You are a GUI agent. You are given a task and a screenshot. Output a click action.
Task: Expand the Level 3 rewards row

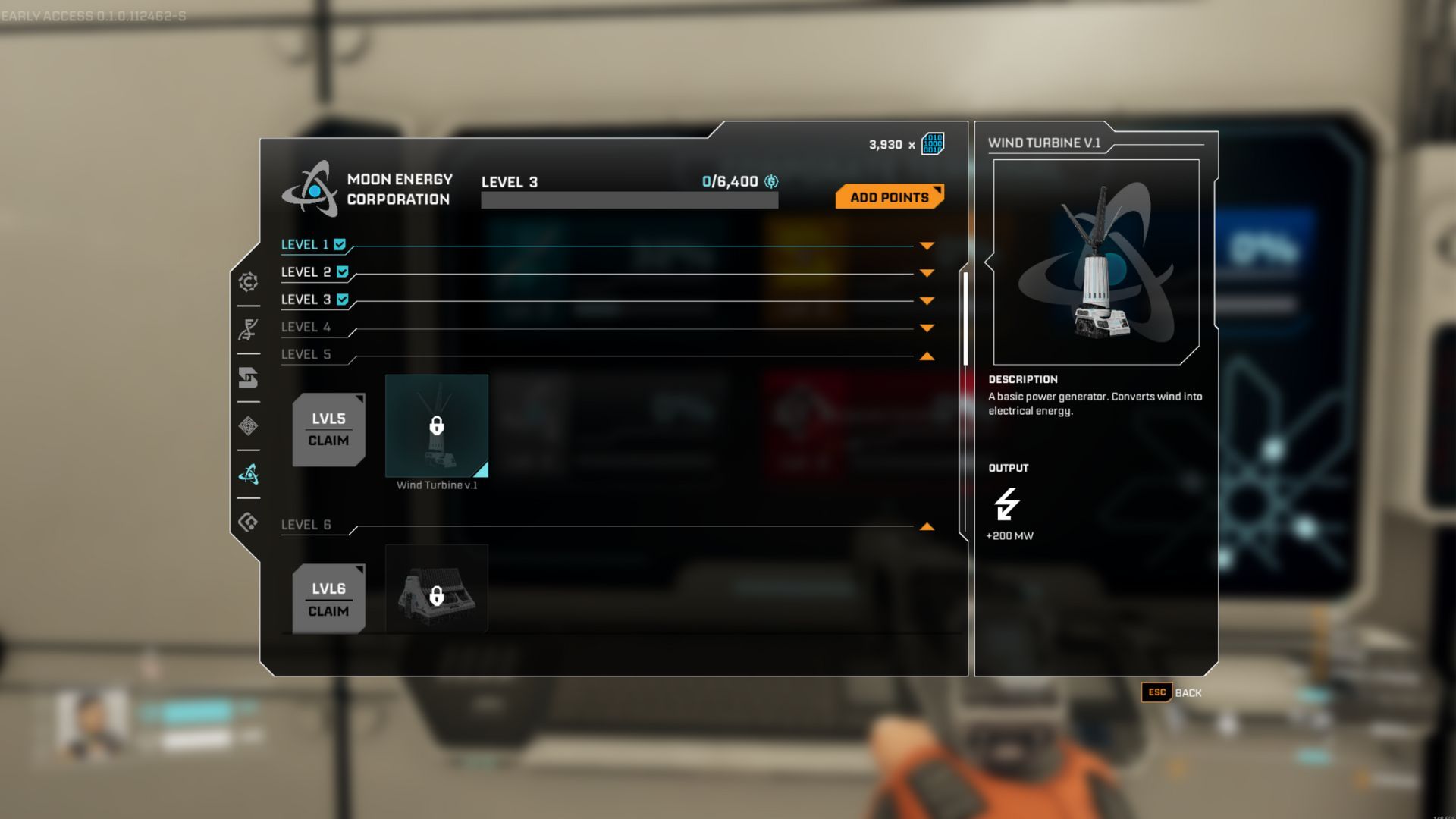(926, 301)
